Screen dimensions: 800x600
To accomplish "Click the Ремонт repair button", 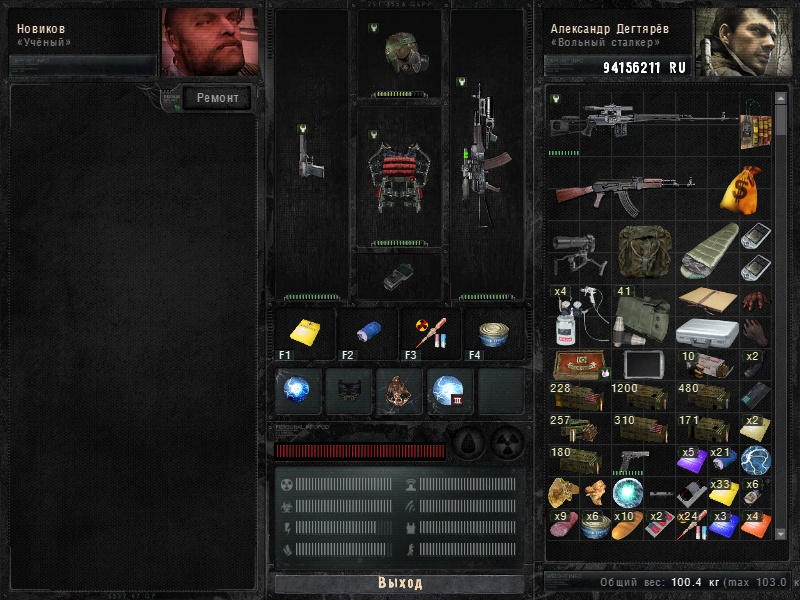I will click(x=217, y=98).
